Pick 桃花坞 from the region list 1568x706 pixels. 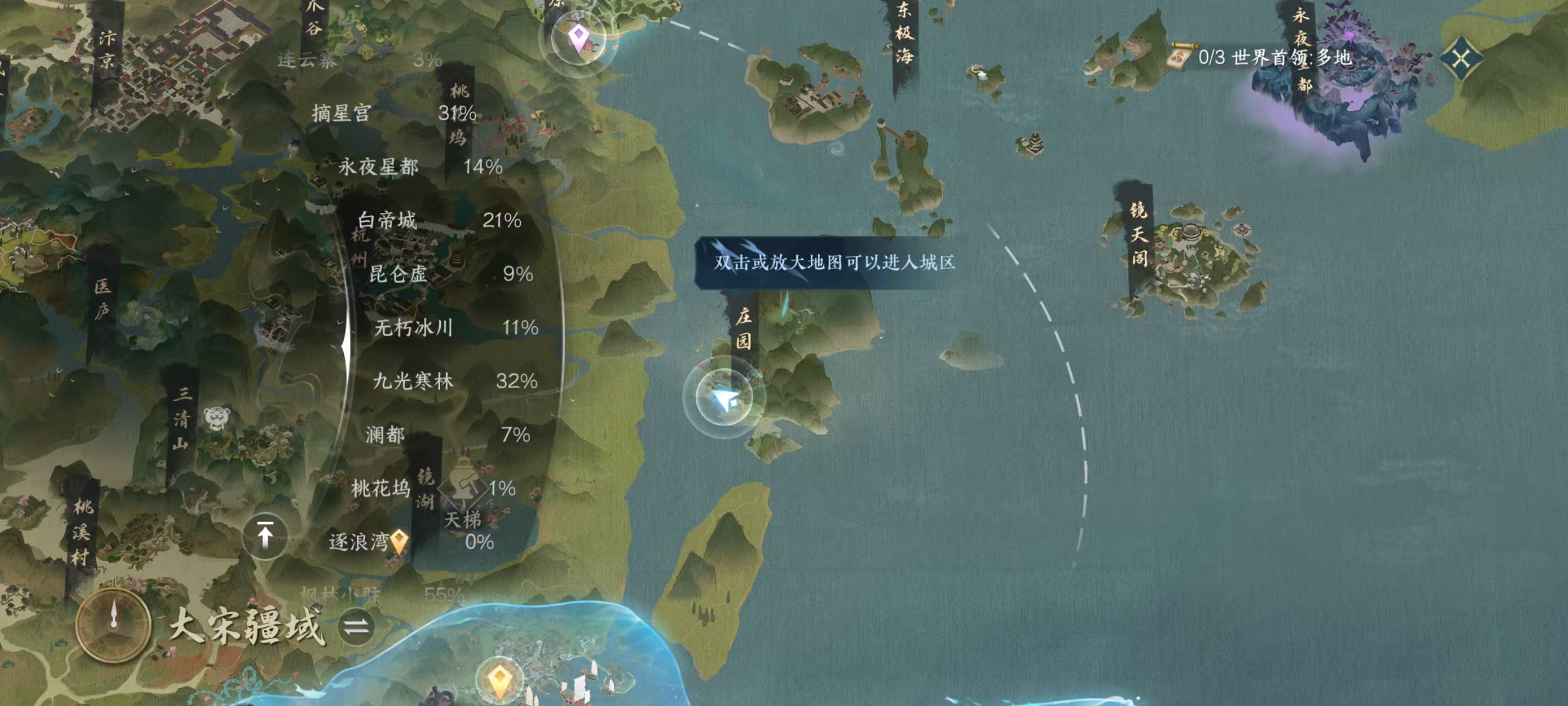[x=380, y=489]
